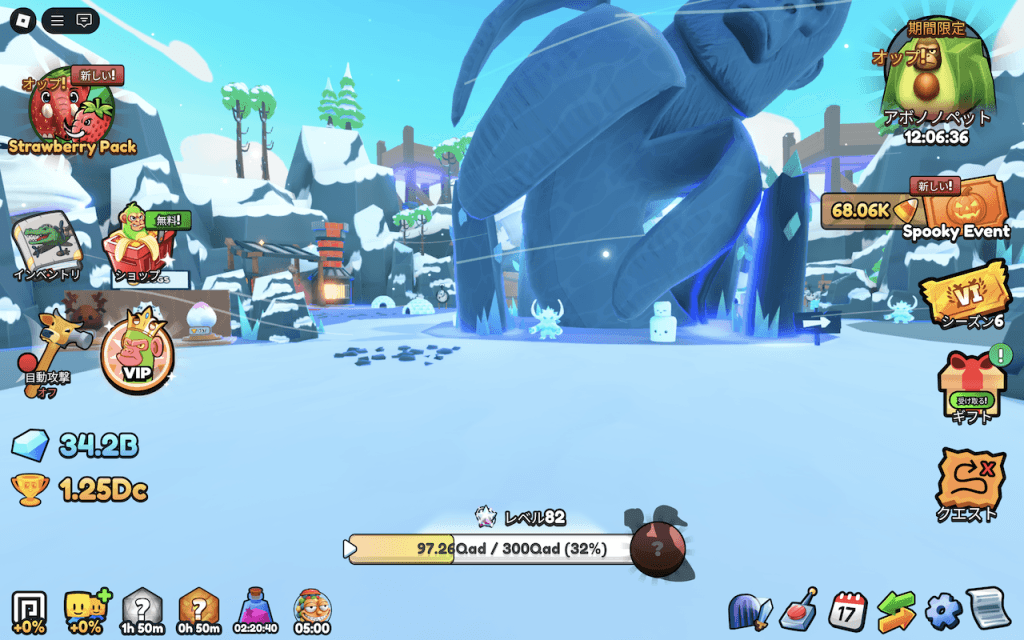Screen dimensions: 1024x640
Task: Open the paper scroll icon
Action: click(x=988, y=609)
